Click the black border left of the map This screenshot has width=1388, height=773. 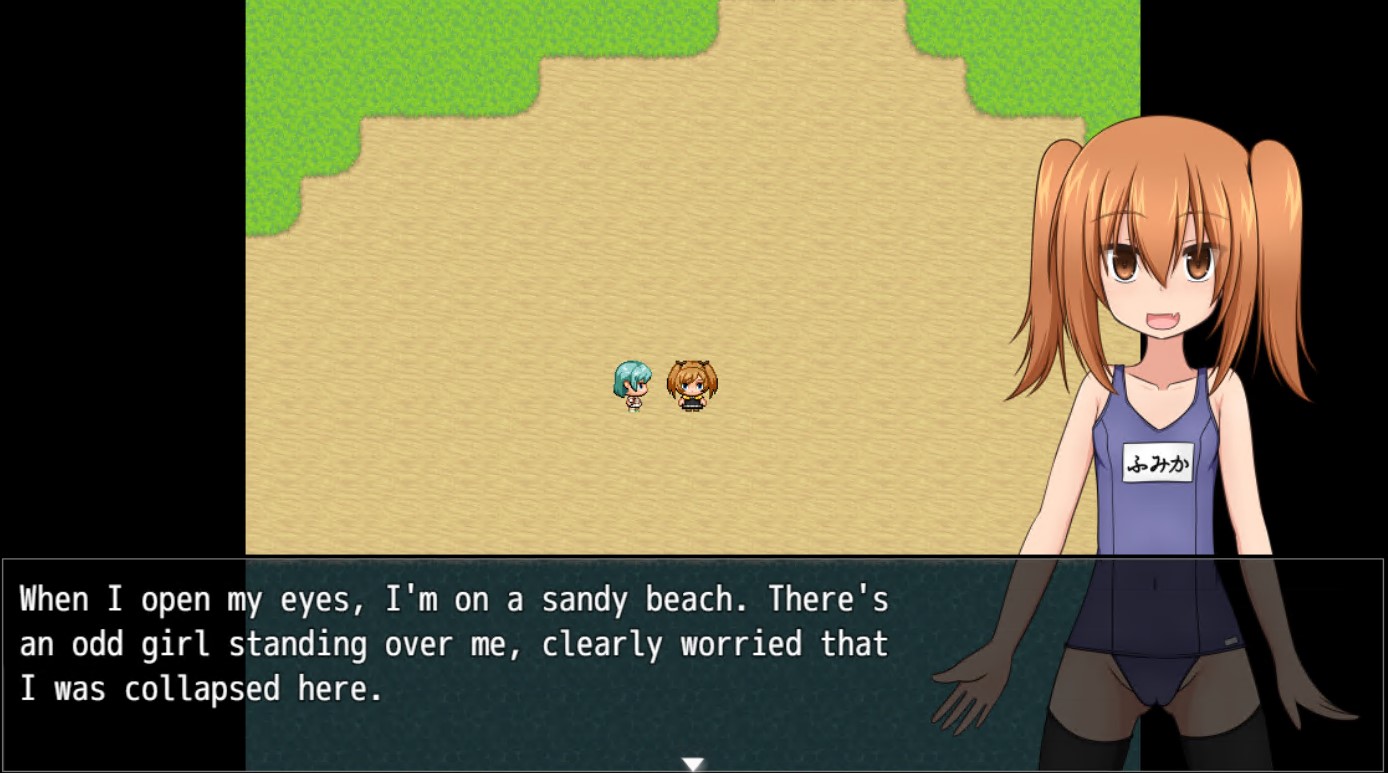tap(120, 300)
